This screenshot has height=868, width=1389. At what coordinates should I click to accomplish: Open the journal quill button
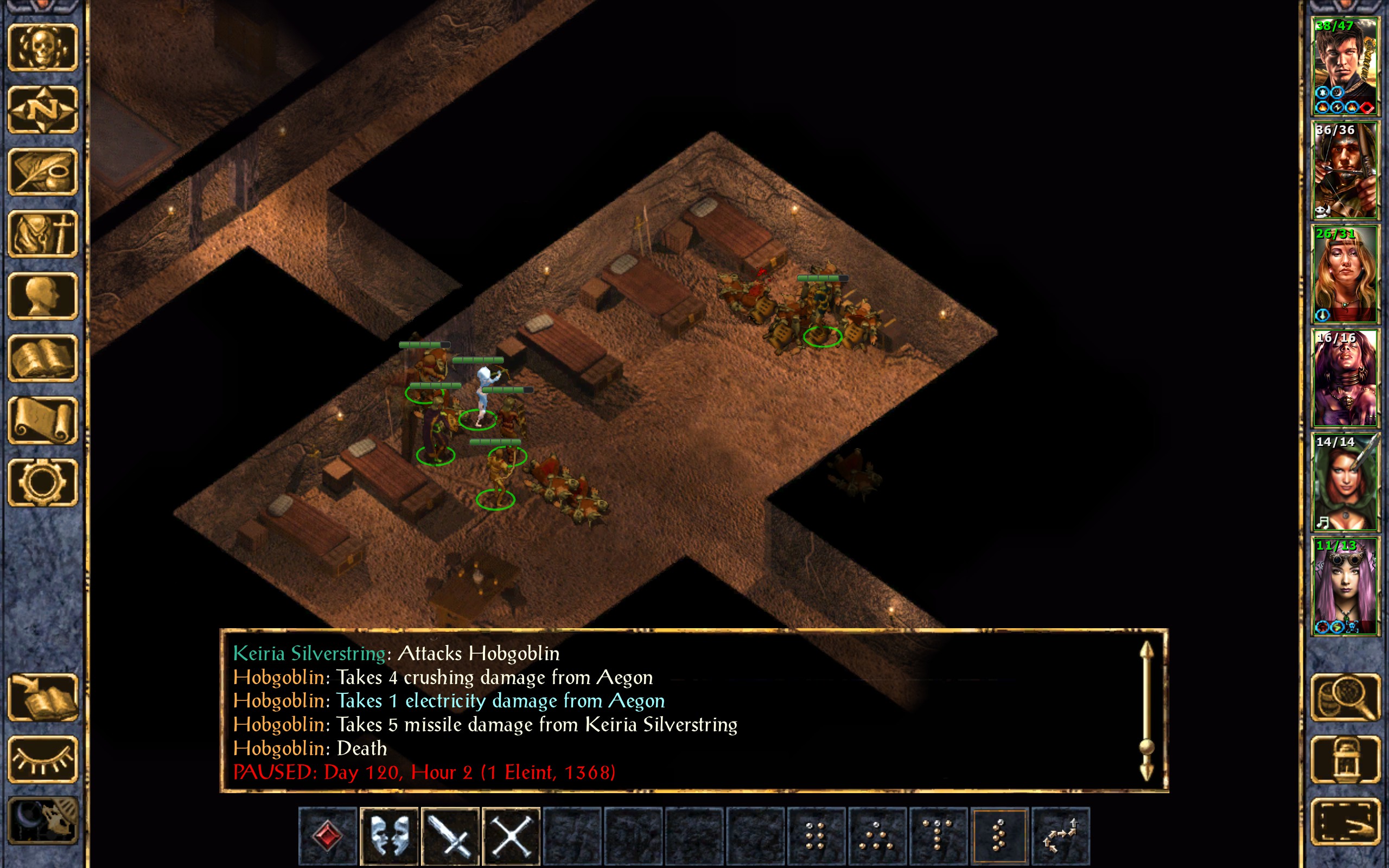click(42, 171)
